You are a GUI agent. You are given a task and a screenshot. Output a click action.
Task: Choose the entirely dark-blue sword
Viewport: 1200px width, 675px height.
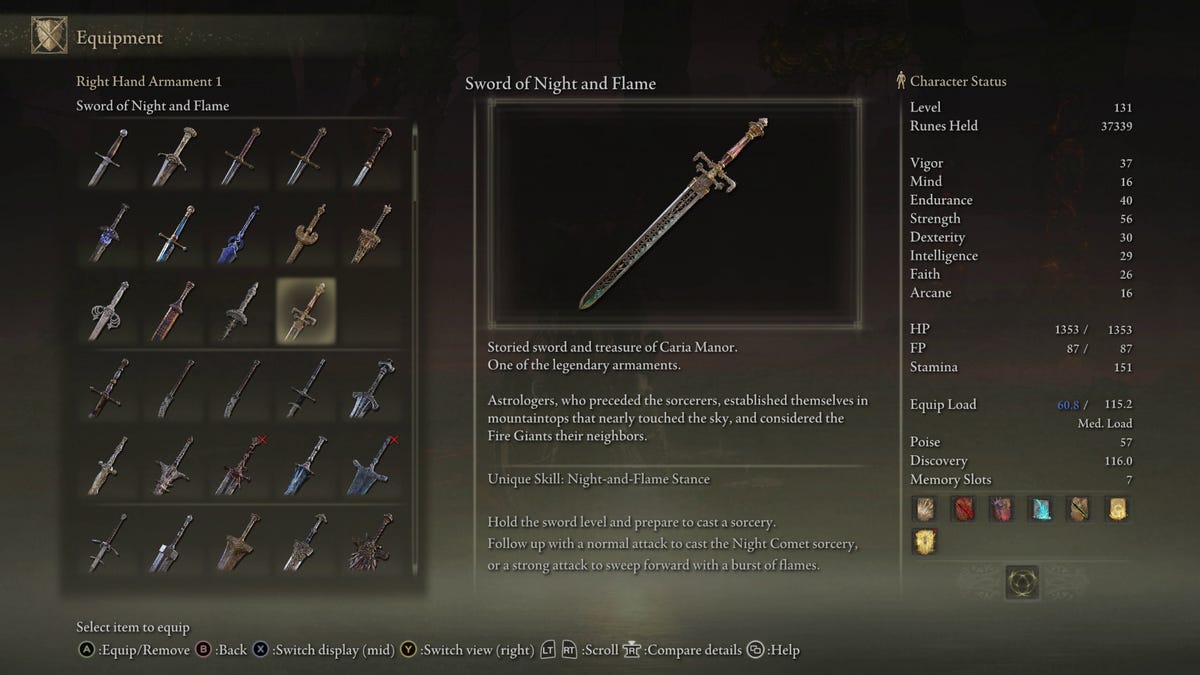[239, 233]
